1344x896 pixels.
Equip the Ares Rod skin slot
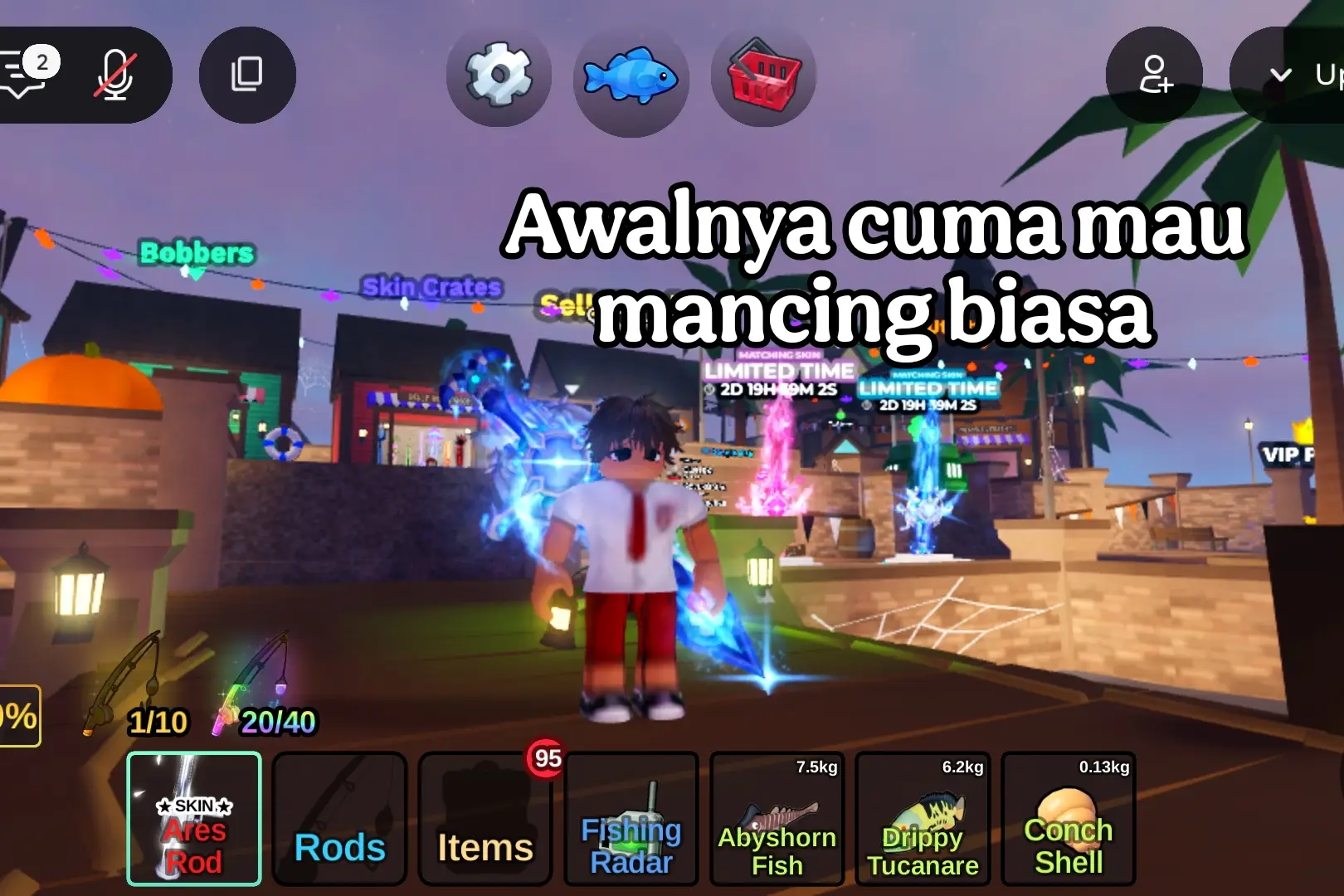pyautogui.click(x=194, y=820)
